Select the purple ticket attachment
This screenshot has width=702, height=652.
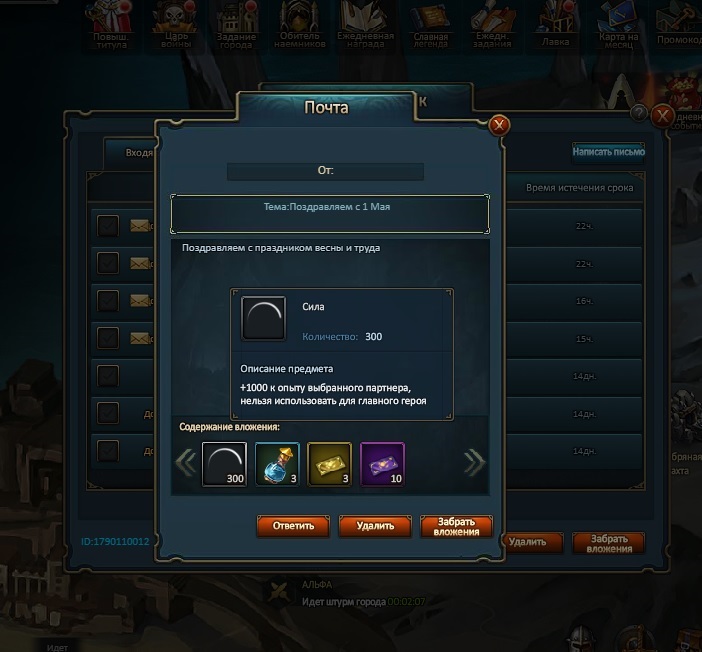pyautogui.click(x=381, y=465)
